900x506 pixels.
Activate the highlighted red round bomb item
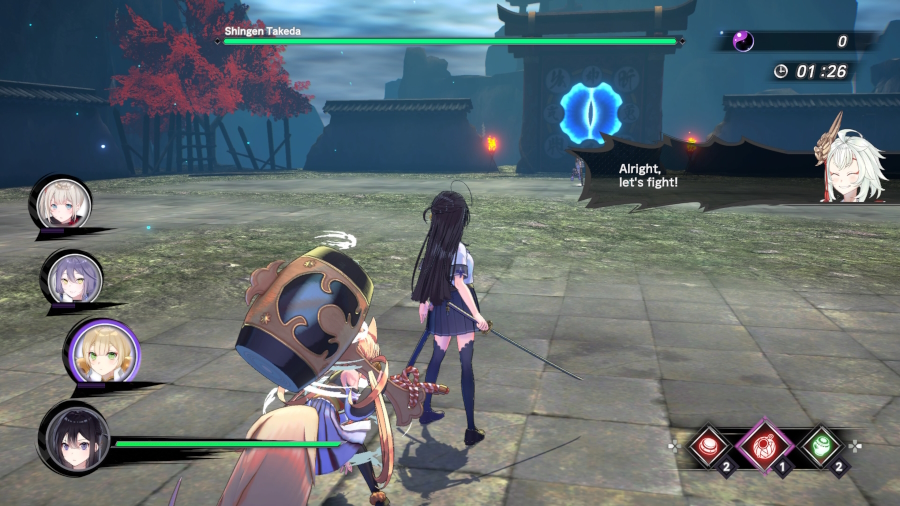pos(765,444)
